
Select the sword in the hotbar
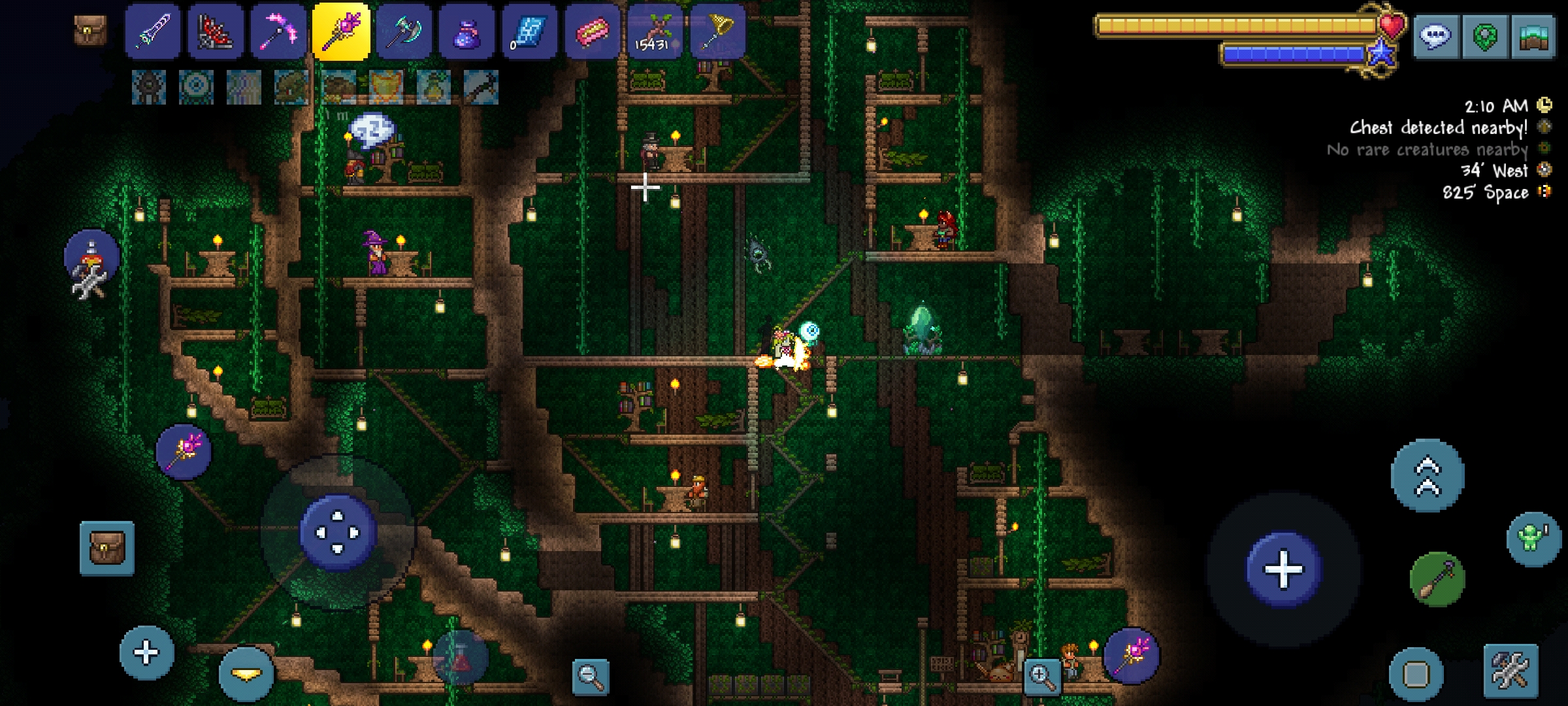pos(152,33)
